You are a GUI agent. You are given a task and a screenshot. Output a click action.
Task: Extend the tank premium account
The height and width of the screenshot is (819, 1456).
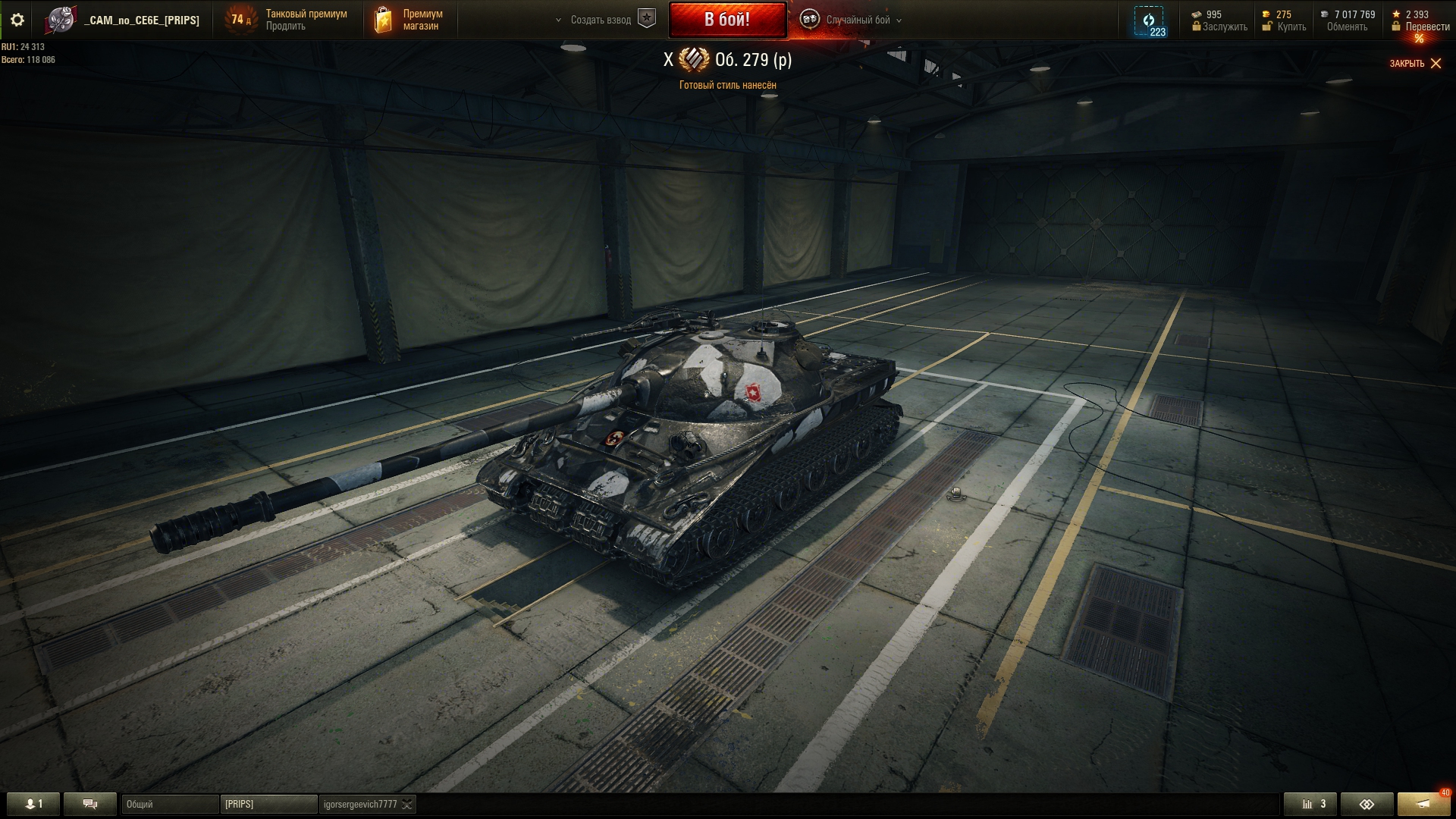point(286,27)
